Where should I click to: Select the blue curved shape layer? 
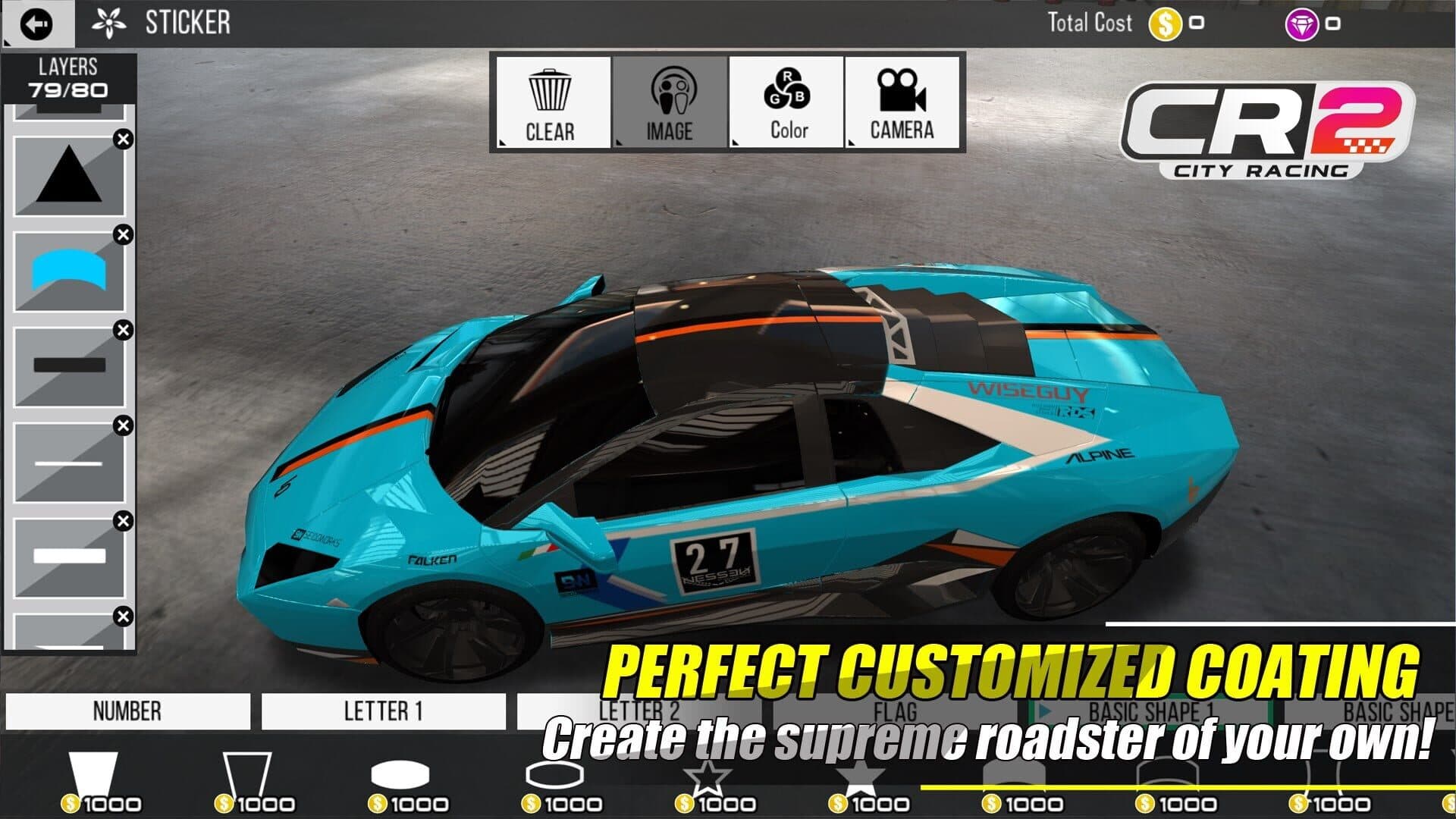[69, 271]
